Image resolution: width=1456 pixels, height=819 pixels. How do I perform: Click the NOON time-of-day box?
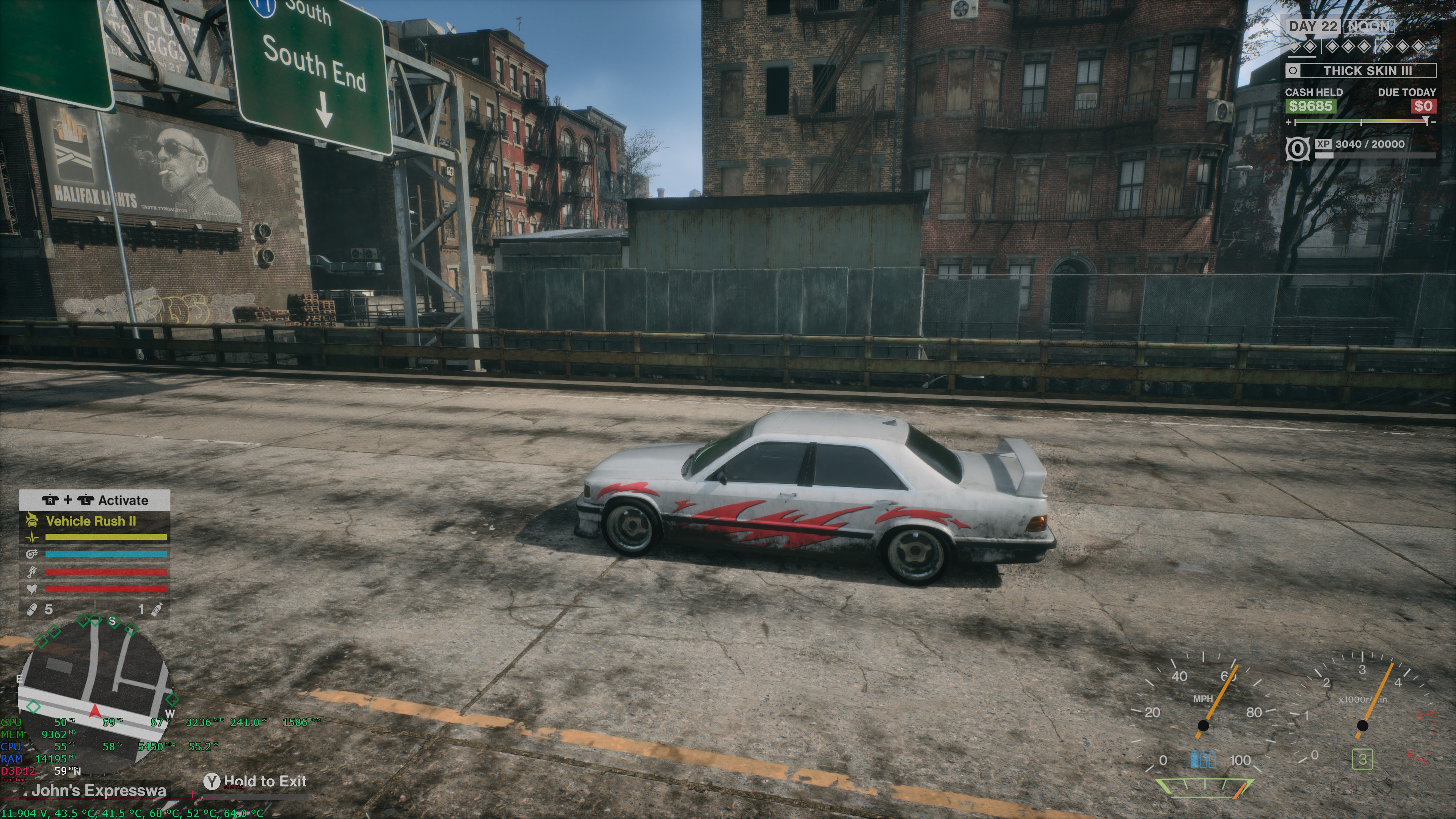pyautogui.click(x=1370, y=27)
